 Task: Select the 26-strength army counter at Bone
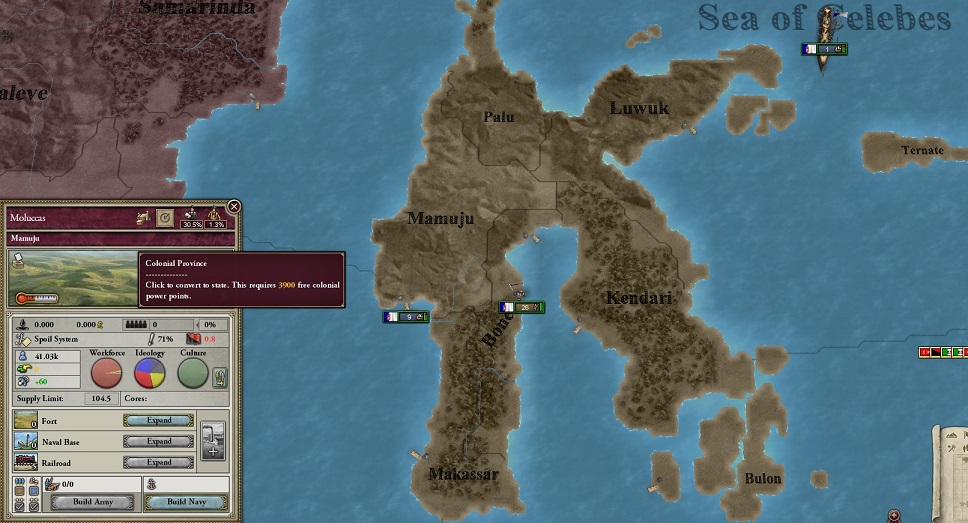pyautogui.click(x=521, y=307)
